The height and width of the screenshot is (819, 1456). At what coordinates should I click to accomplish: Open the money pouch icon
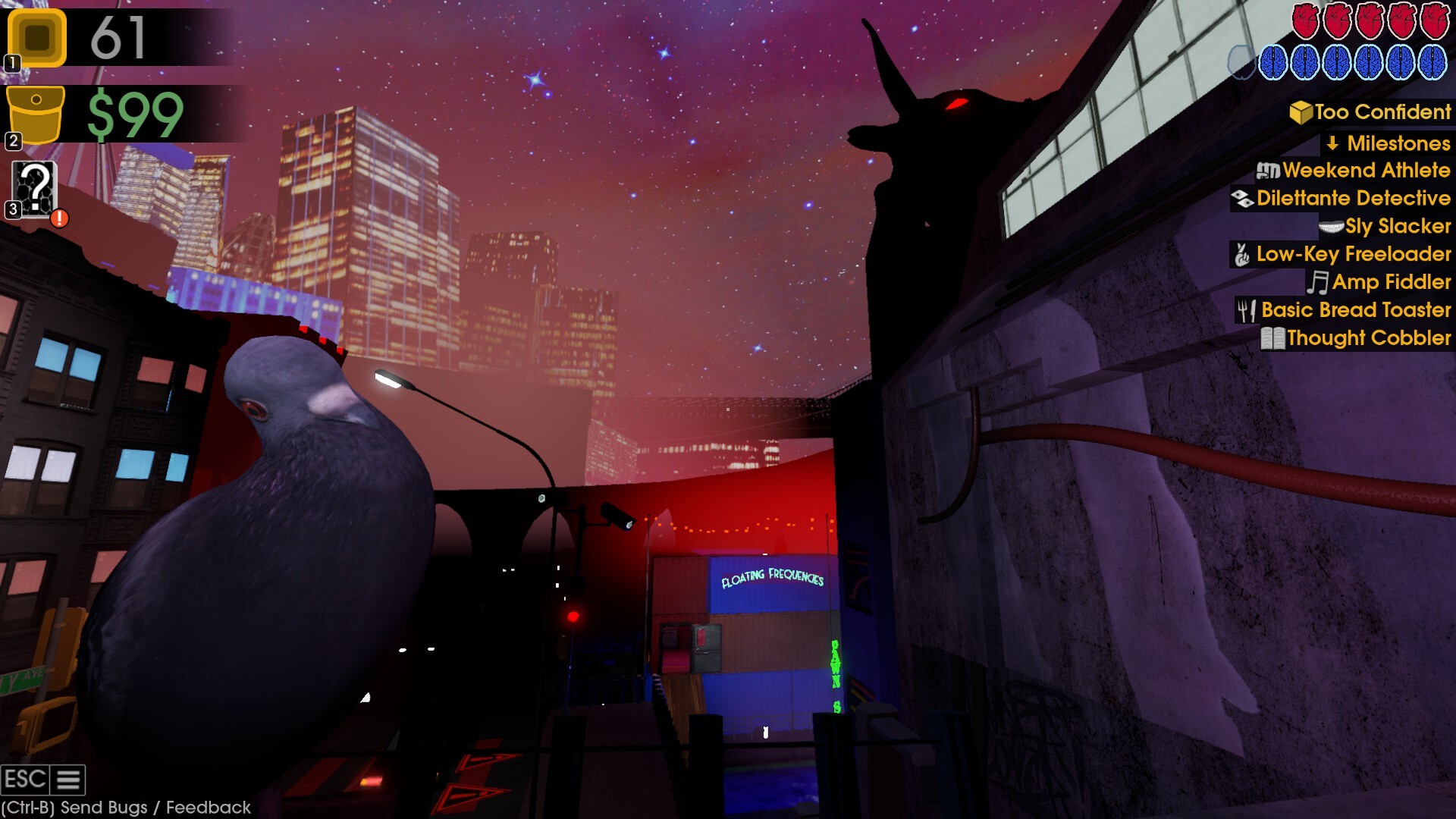pyautogui.click(x=36, y=114)
